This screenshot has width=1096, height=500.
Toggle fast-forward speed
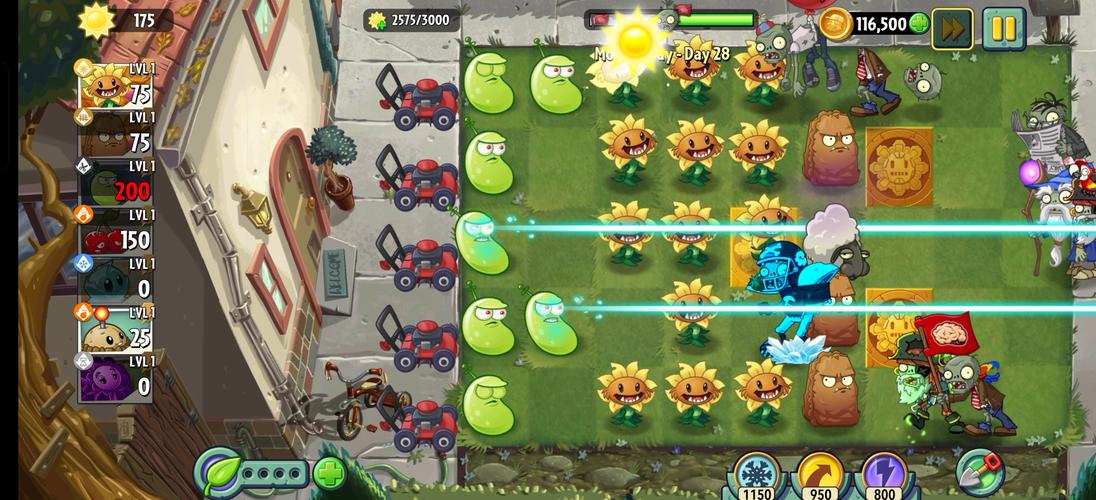click(x=952, y=28)
